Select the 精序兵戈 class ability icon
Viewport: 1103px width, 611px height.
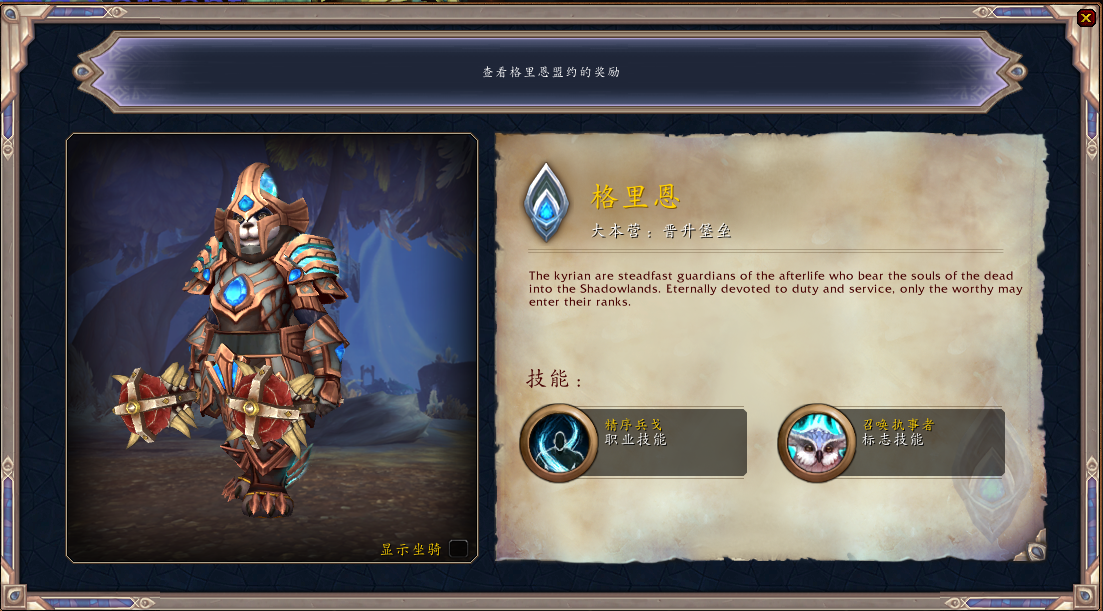[x=559, y=442]
